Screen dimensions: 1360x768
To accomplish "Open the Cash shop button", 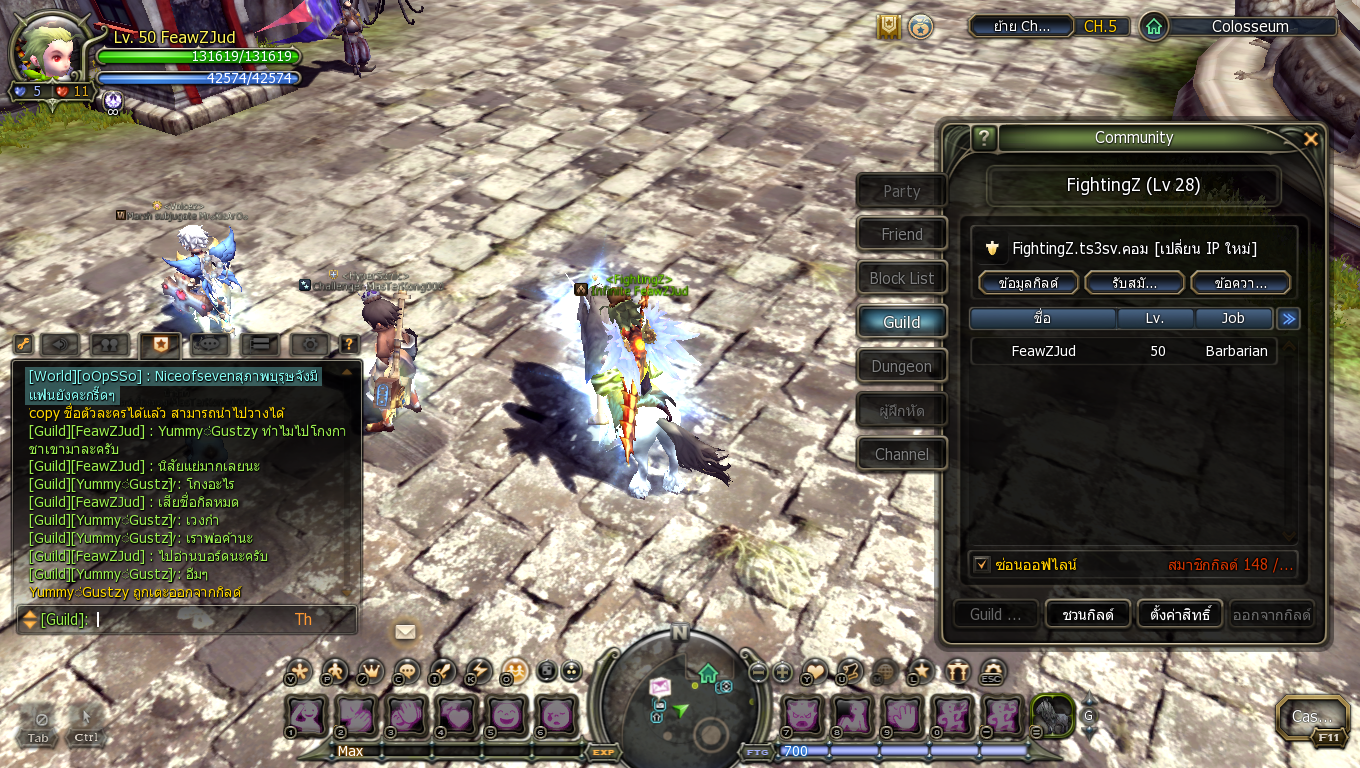I will point(1311,716).
